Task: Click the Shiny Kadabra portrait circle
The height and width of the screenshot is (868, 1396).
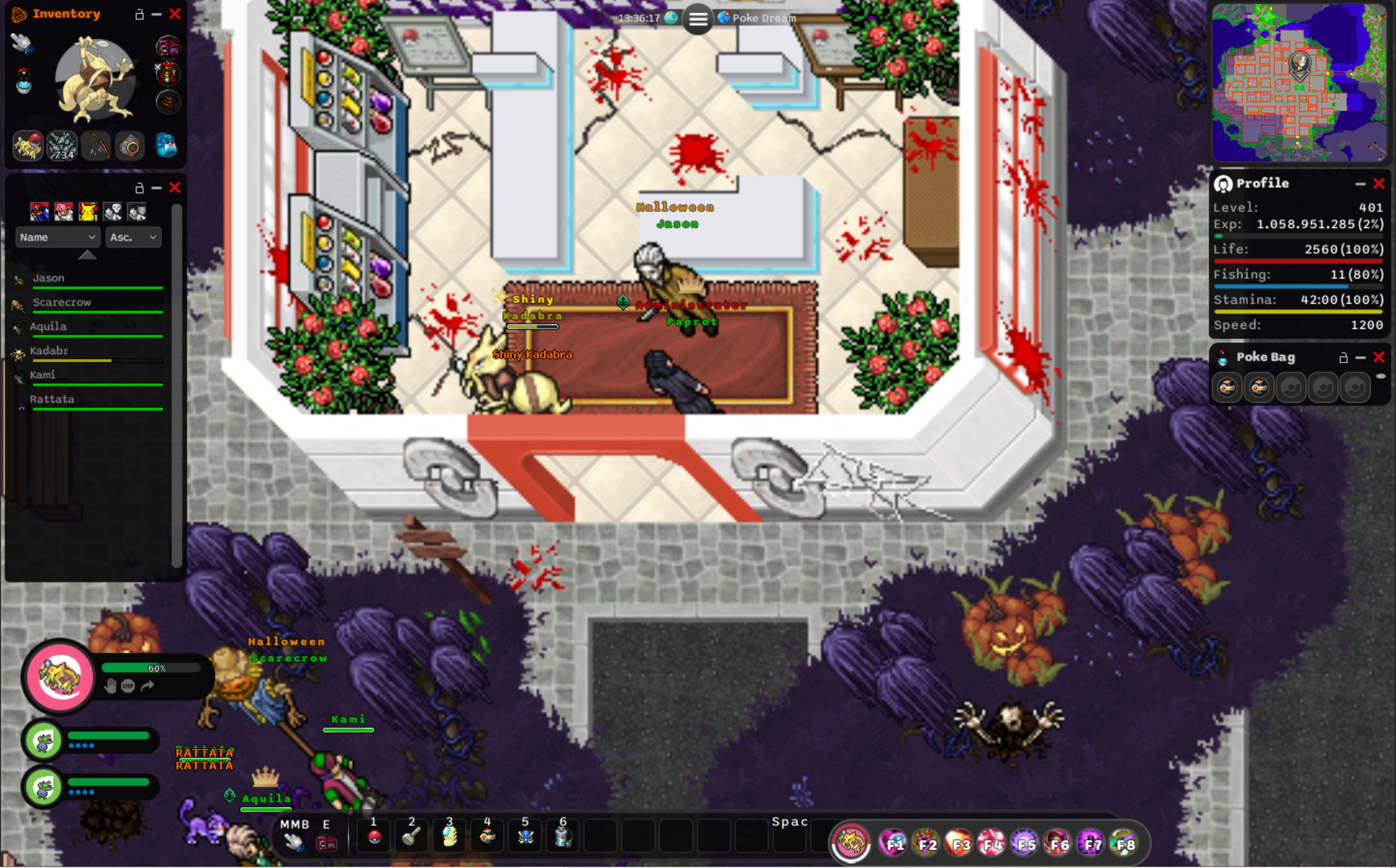Action: [59, 676]
